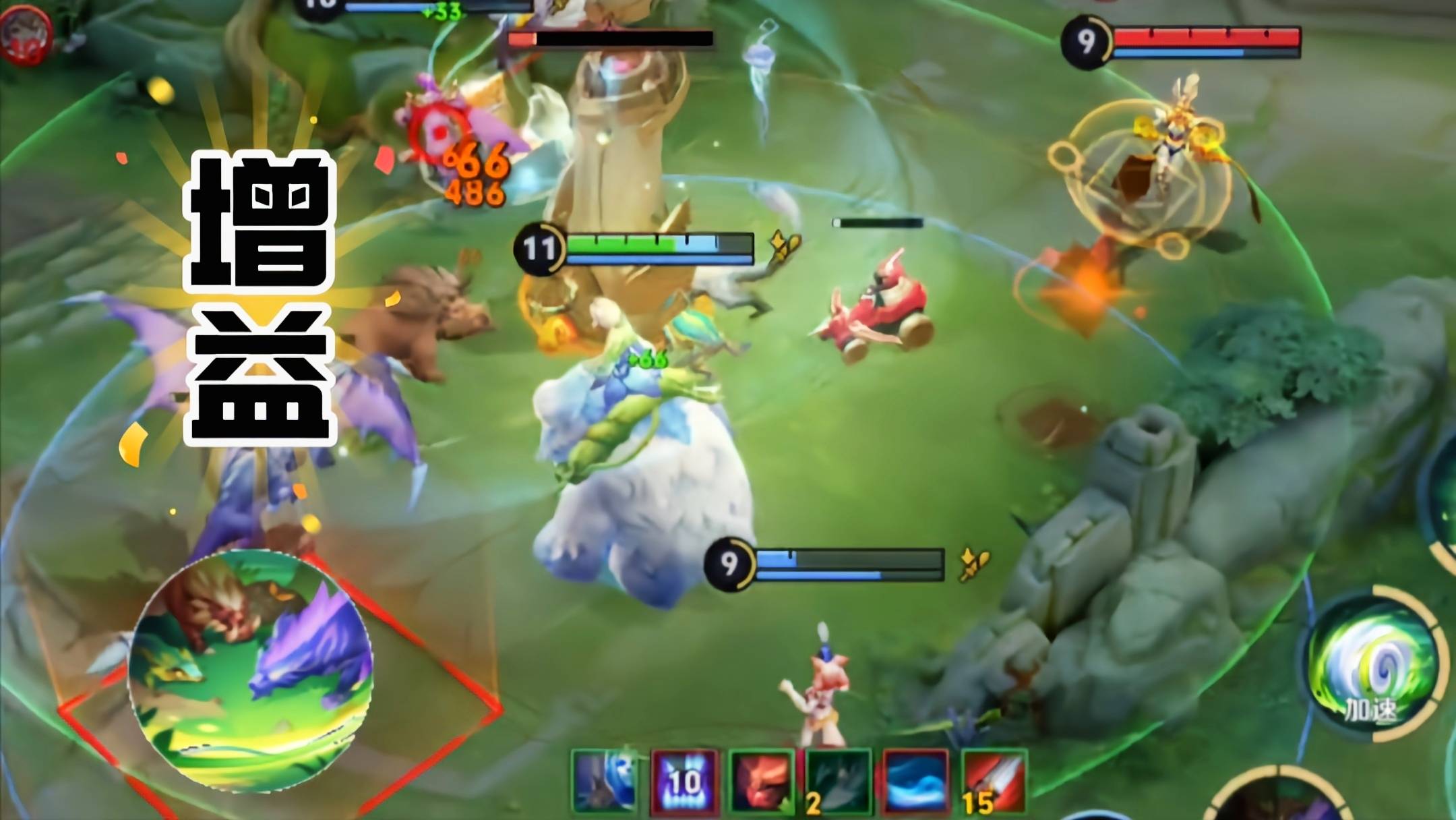Select the red beast-face icon in the bottom bar
Viewport: 1456px width, 820px height.
click(x=762, y=781)
